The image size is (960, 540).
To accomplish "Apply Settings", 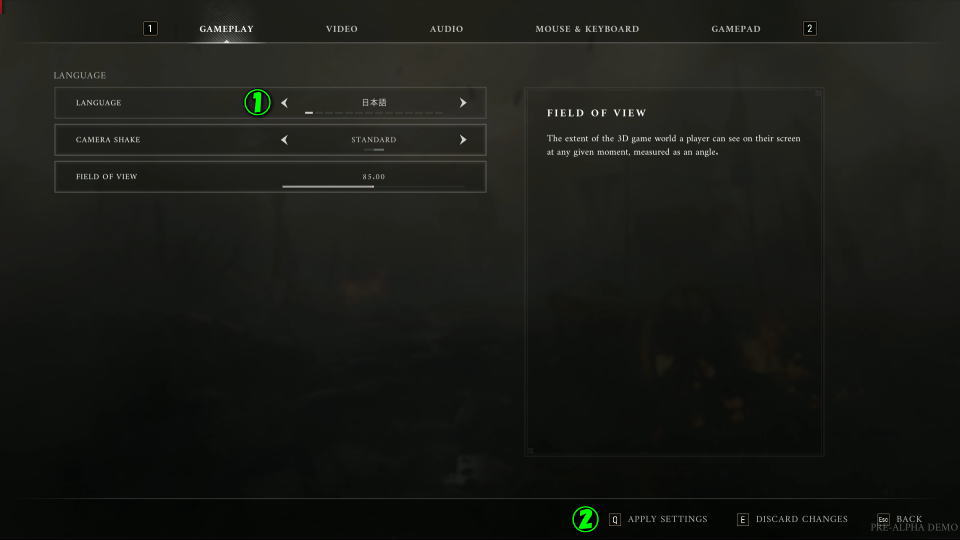I will click(666, 519).
